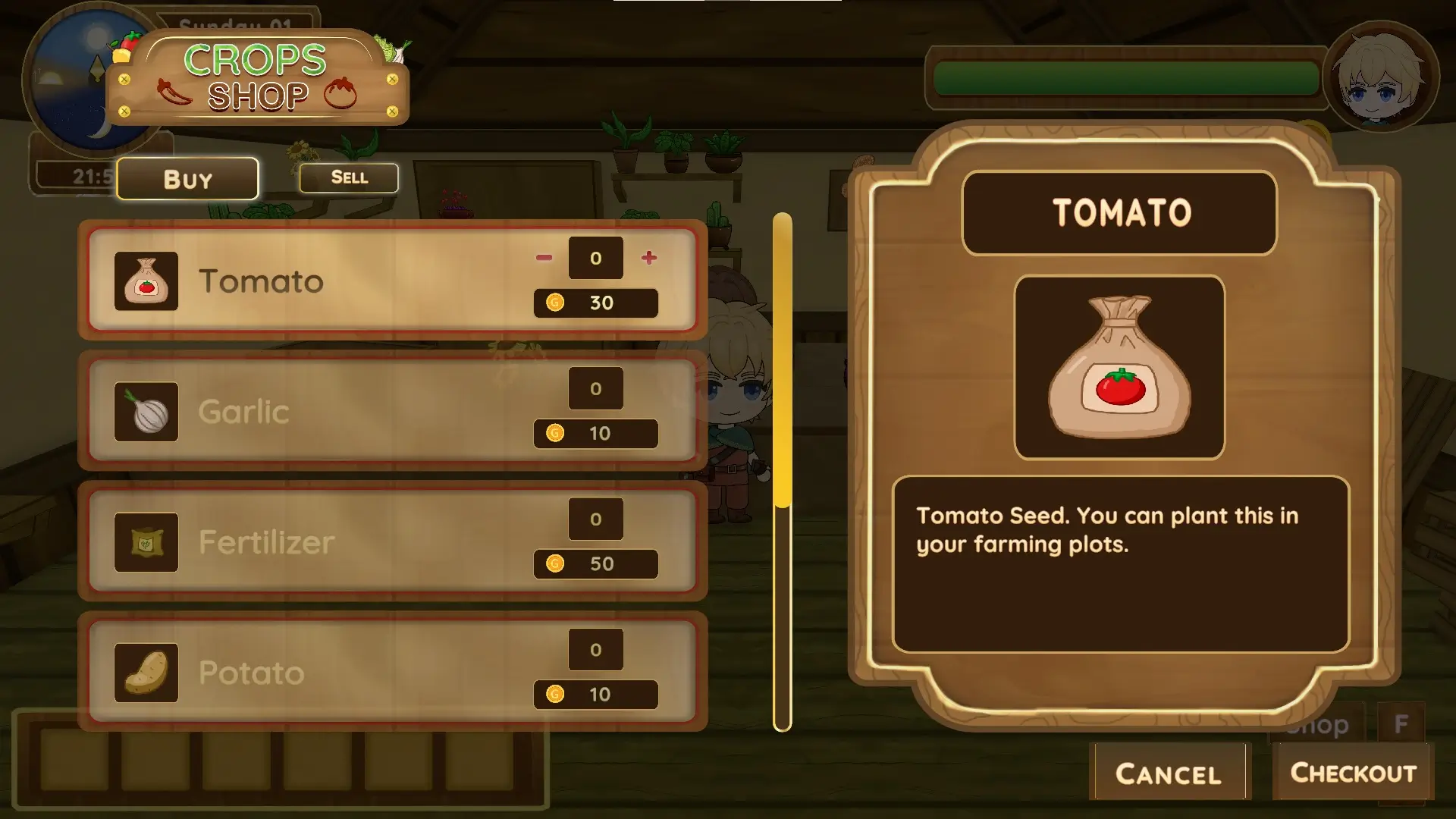Click the Checkout button
Screen dimensions: 1456x819
tap(1353, 773)
